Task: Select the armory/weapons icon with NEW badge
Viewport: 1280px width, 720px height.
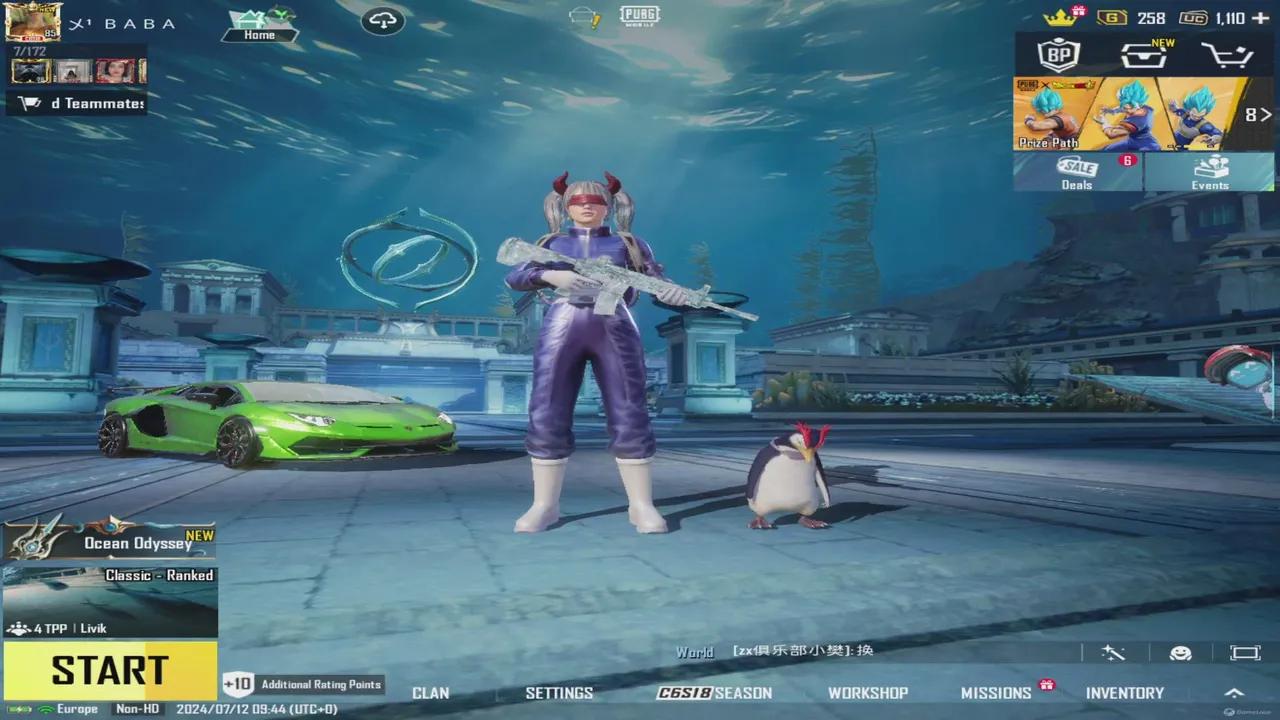Action: click(1143, 56)
